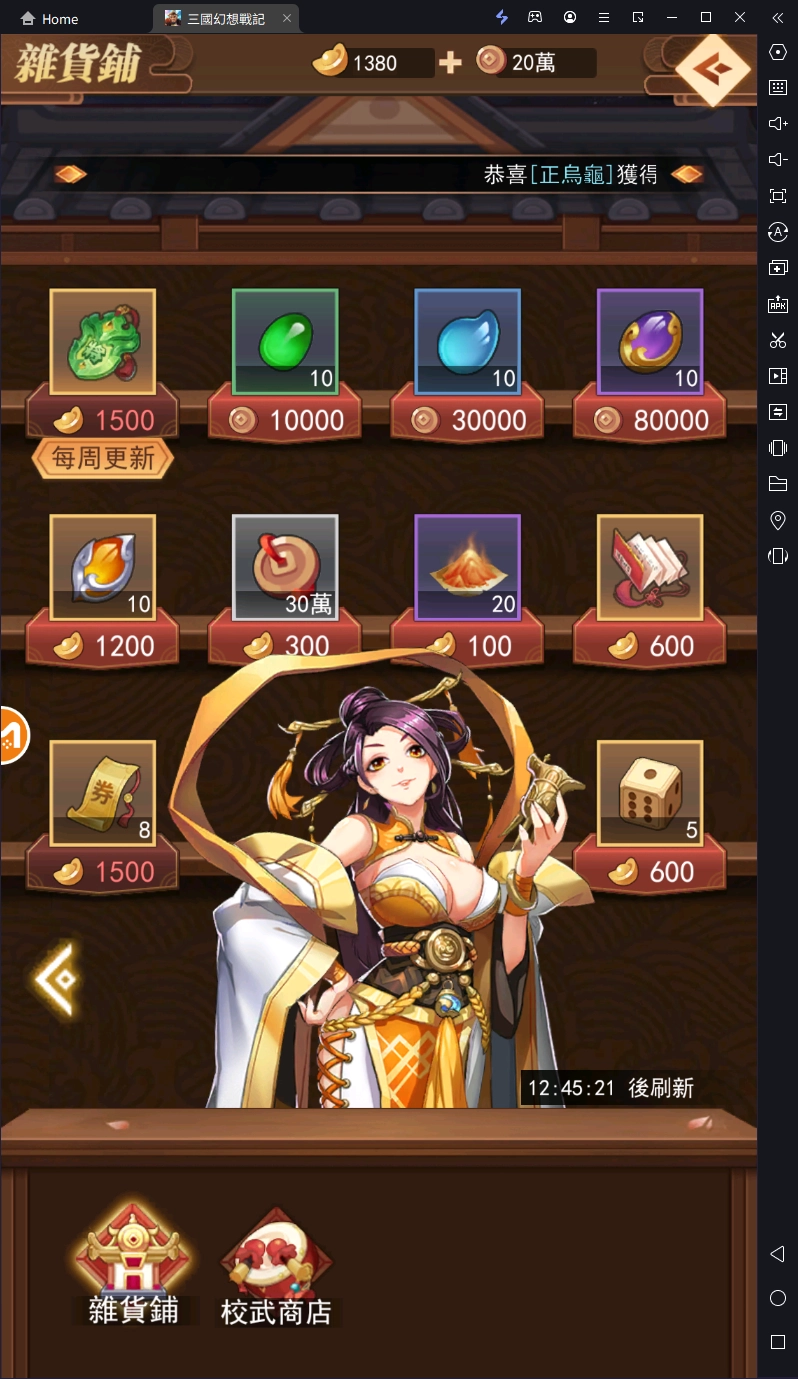798x1379 pixels.
Task: Add more gold ingots with plus button
Action: [x=450, y=63]
